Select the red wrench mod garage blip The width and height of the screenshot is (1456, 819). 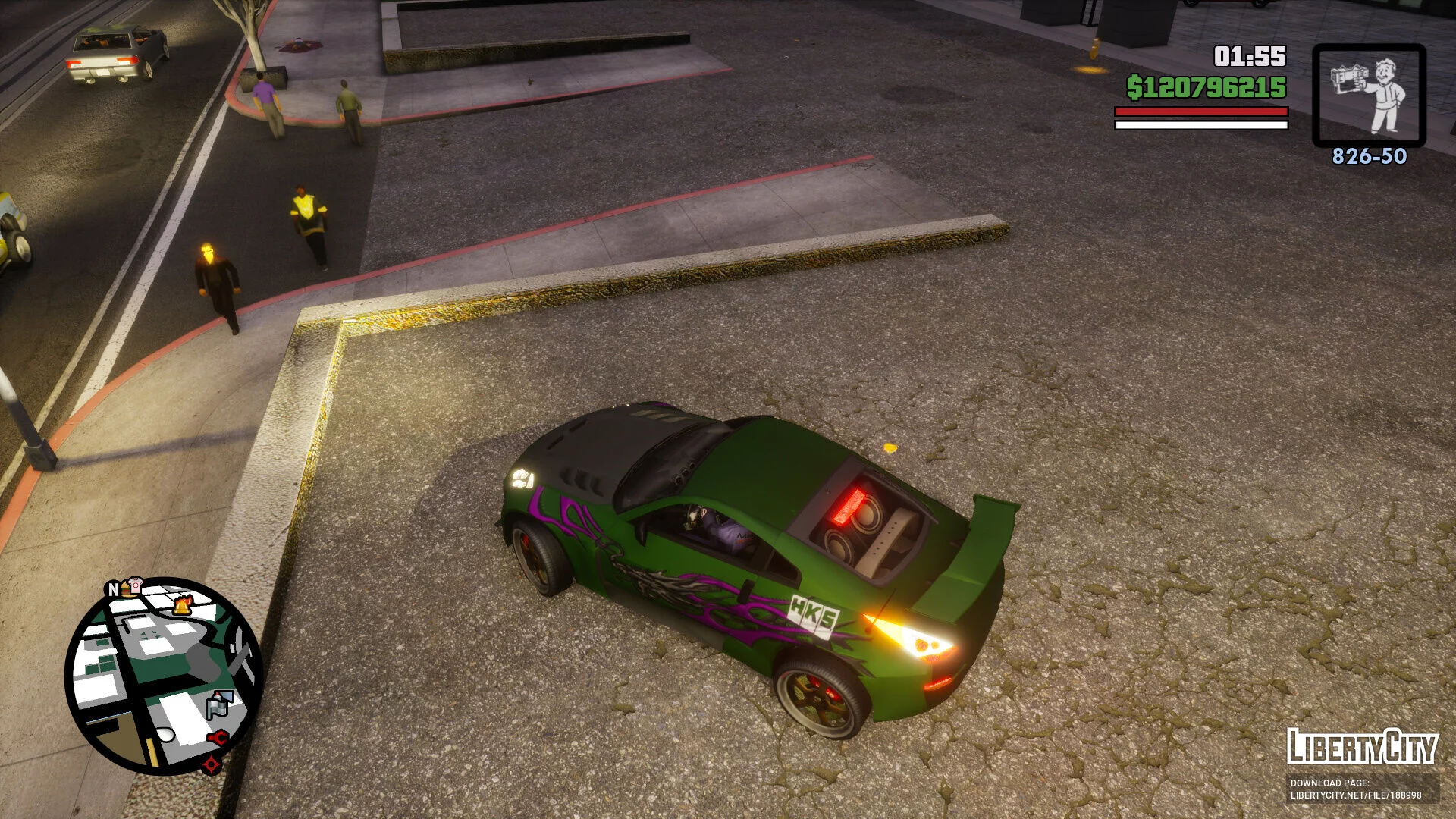218,737
